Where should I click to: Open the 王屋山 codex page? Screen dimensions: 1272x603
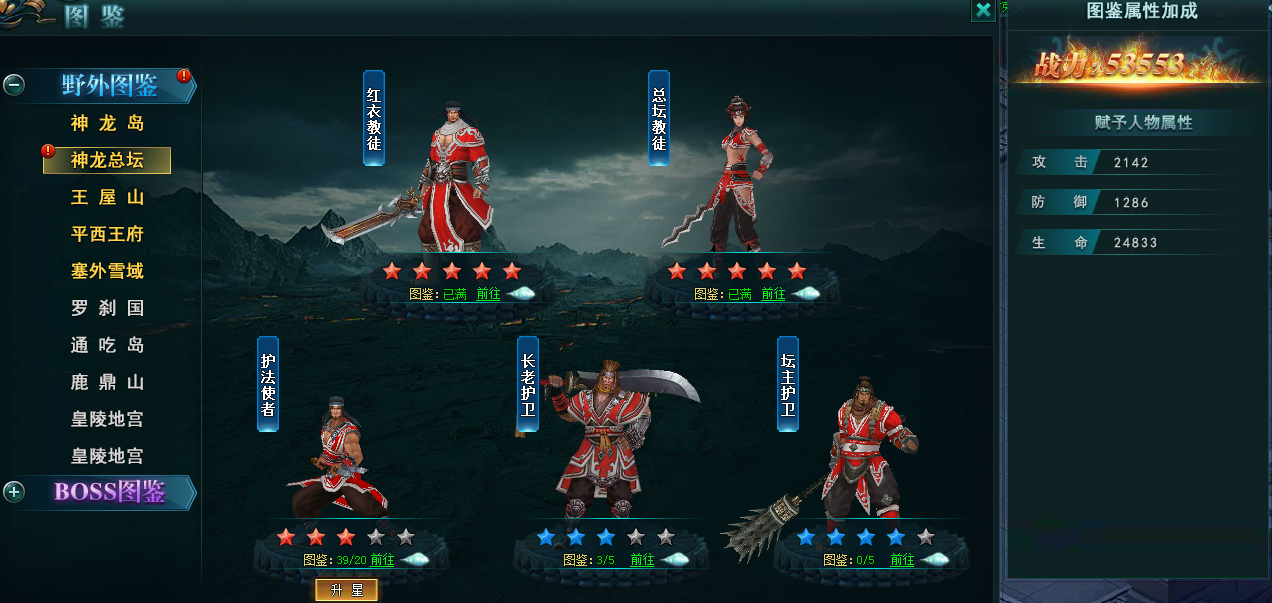(107, 197)
